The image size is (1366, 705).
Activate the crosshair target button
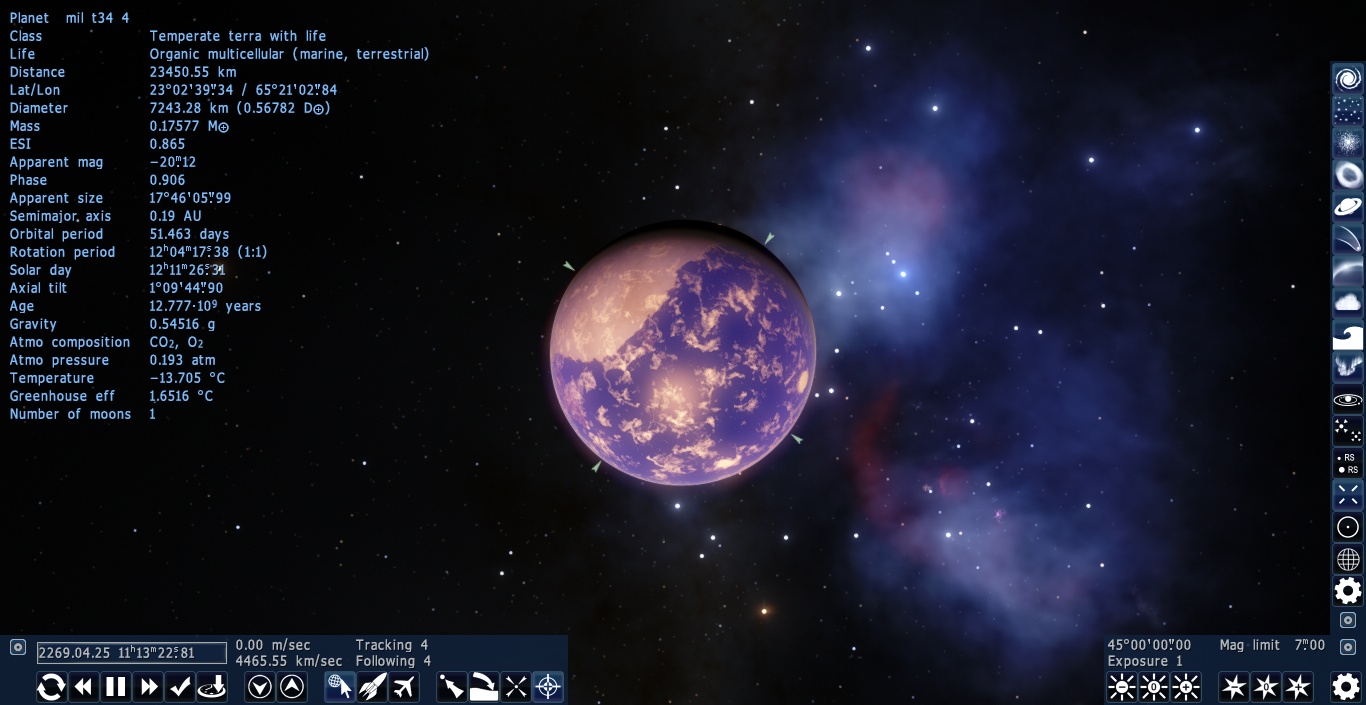[548, 687]
